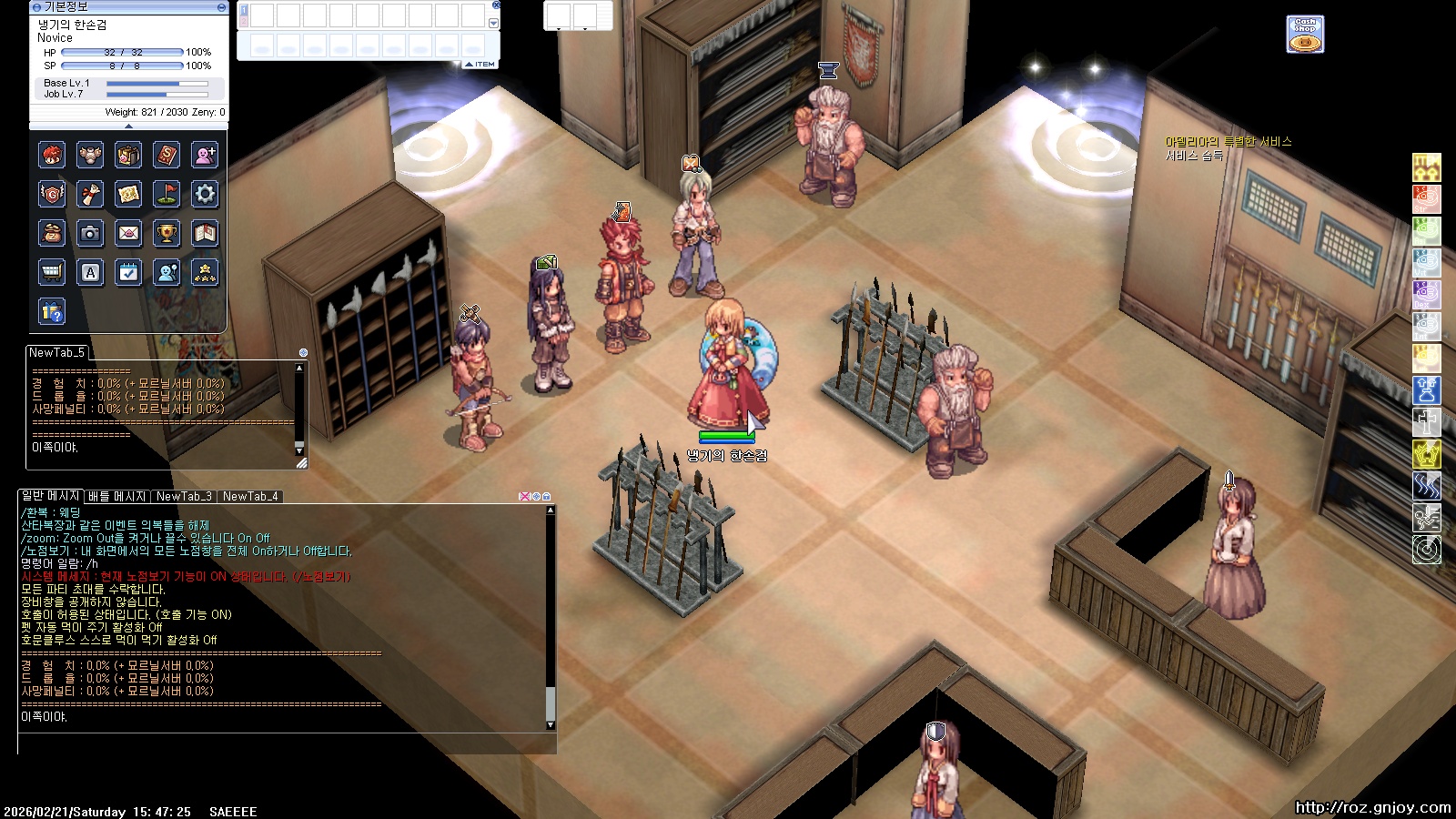Open the Cash Shop
This screenshot has width=1456, height=819.
(1305, 34)
